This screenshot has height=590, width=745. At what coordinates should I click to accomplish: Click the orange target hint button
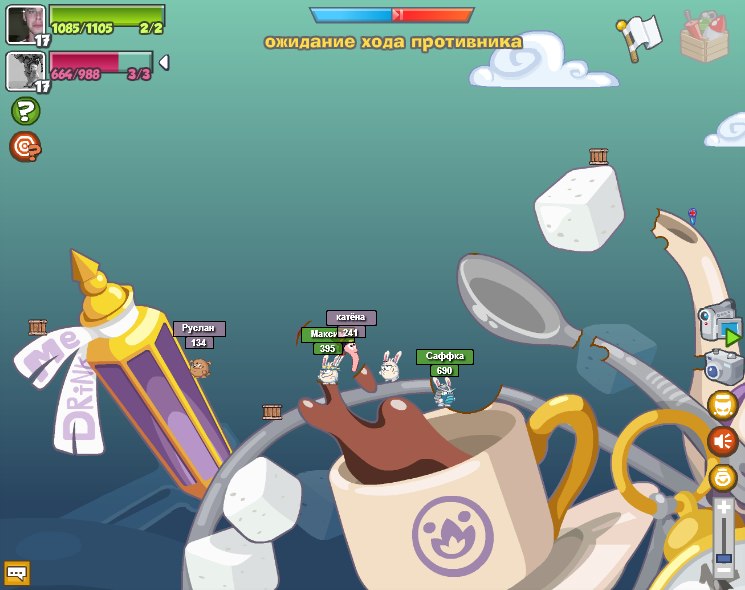point(24,147)
